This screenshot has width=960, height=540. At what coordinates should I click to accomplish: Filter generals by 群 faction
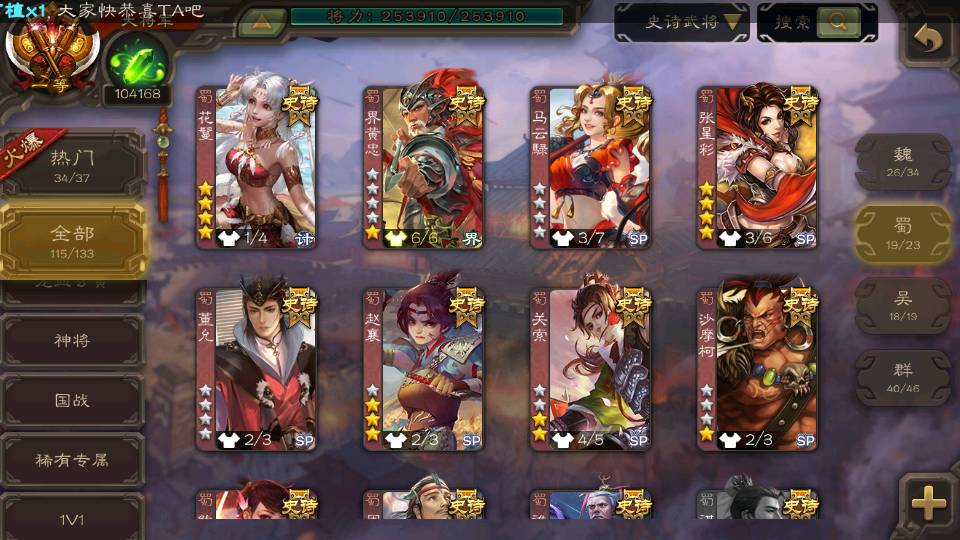pos(903,377)
